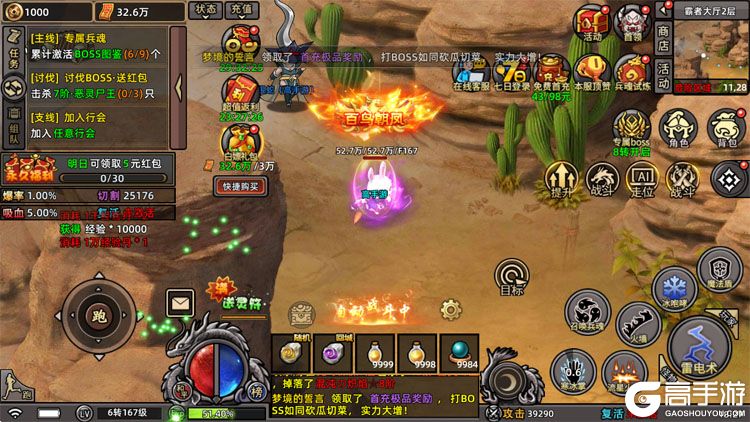Tap the 目标 target button
Image resolution: width=750 pixels, height=422 pixels.
pyautogui.click(x=512, y=277)
